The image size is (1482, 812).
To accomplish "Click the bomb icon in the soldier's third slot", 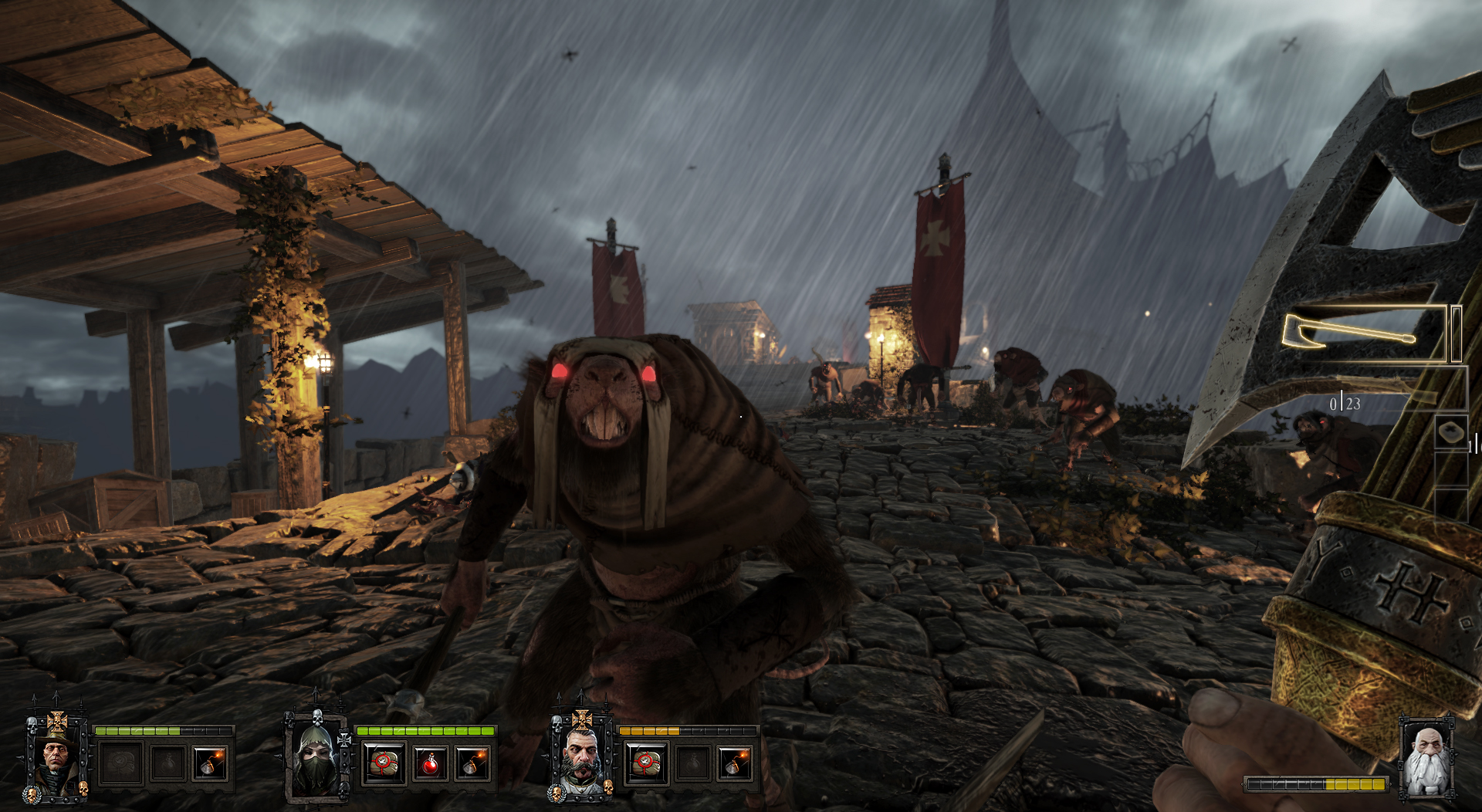I will pos(738,764).
